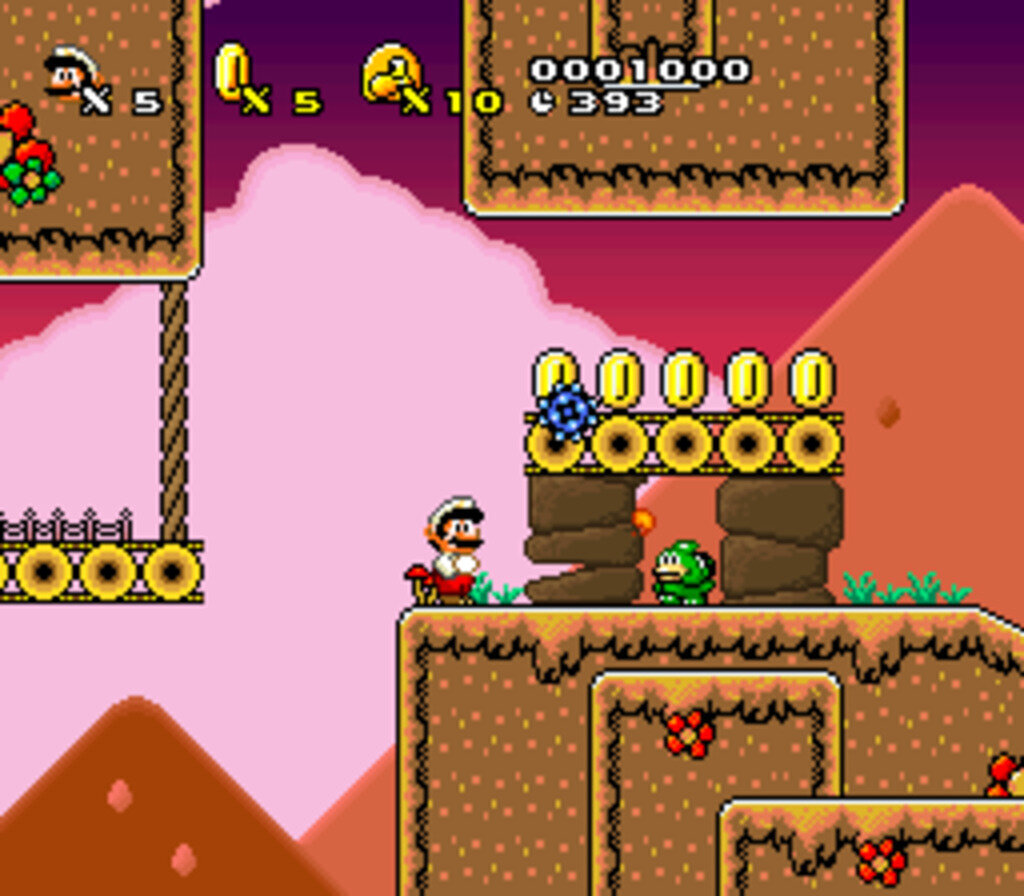Select the gold coin counter icon
The width and height of the screenshot is (1024, 896).
[232, 70]
